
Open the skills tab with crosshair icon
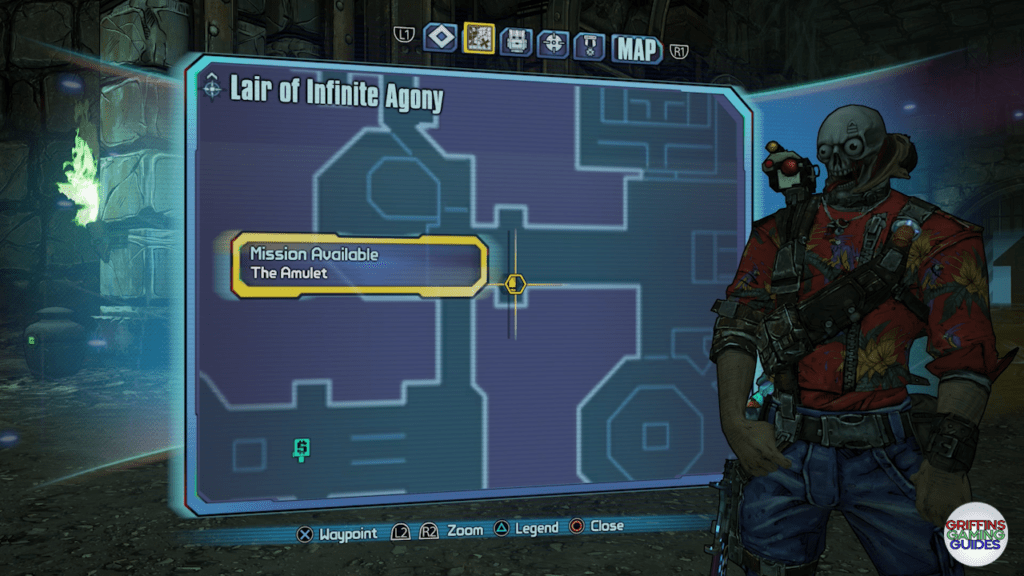(553, 43)
